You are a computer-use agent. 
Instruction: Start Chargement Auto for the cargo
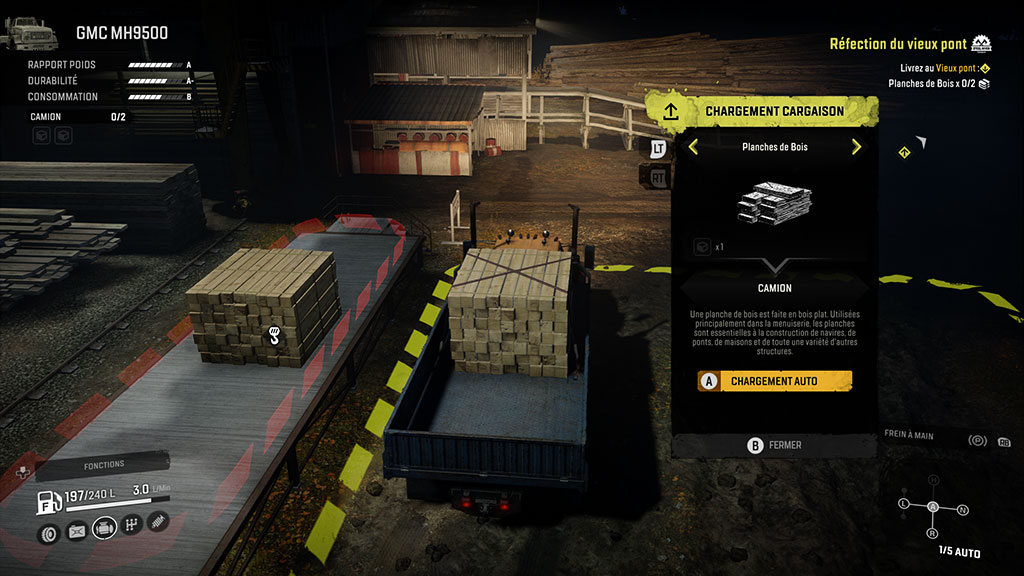pyautogui.click(x=775, y=381)
